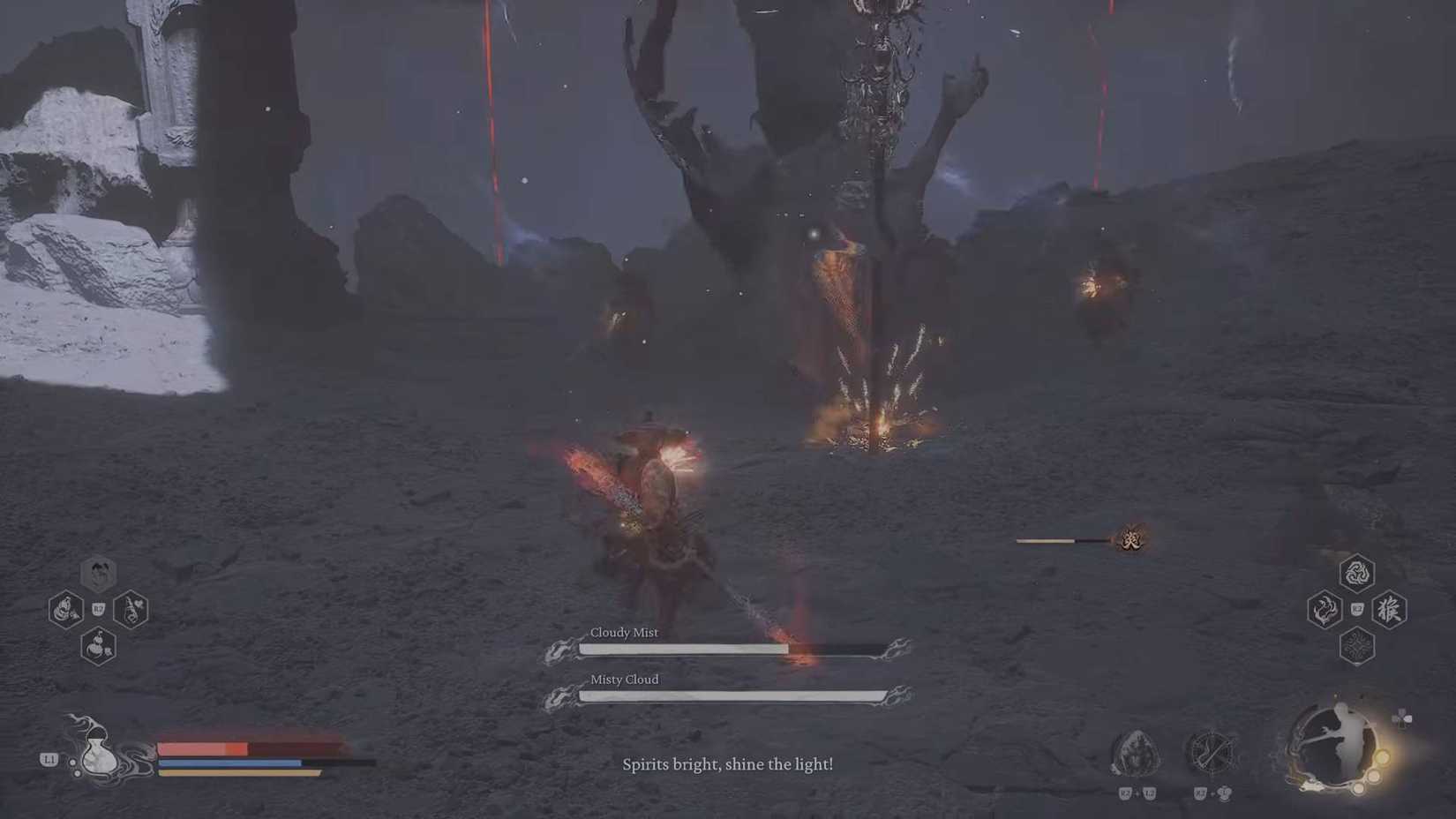Click the monkey character 猴 transformation spell icon
This screenshot has width=1456, height=819.
(1388, 610)
